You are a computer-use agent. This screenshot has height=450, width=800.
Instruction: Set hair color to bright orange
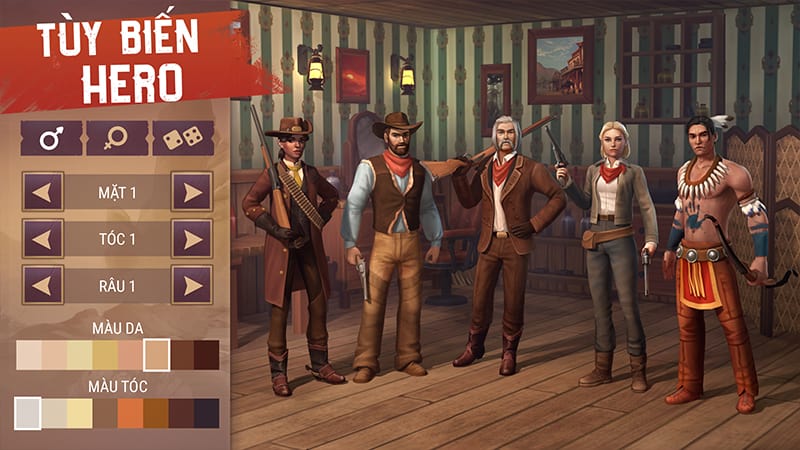(130, 413)
